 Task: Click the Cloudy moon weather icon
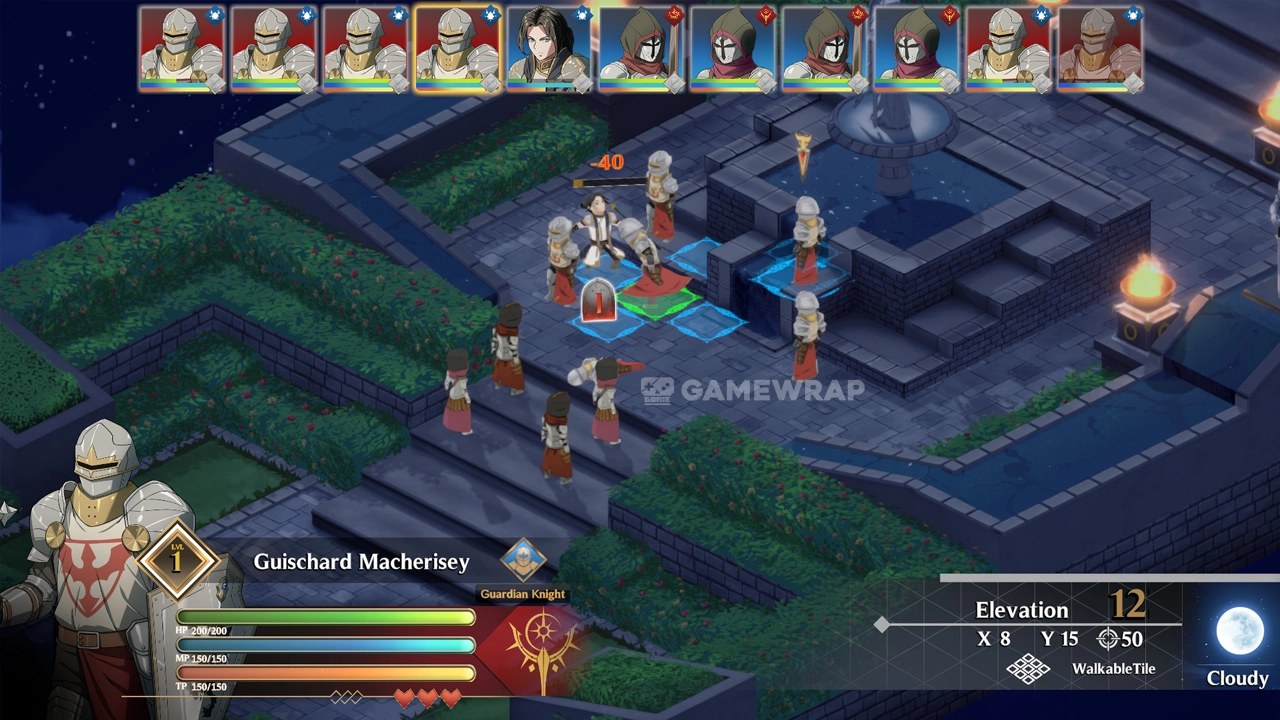coord(1239,632)
